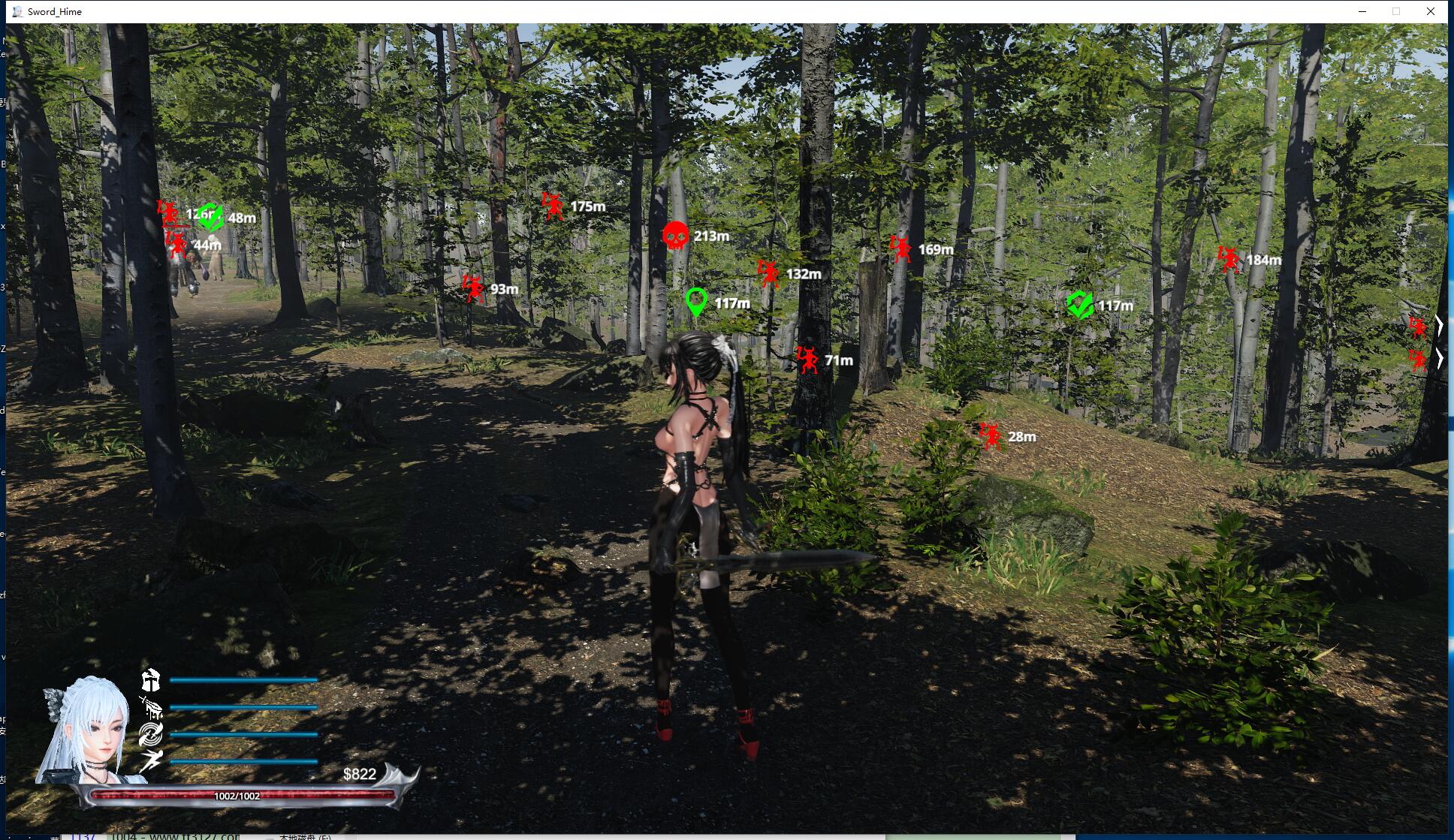
Task: Select the red enemy marker at 175m
Action: [554, 206]
